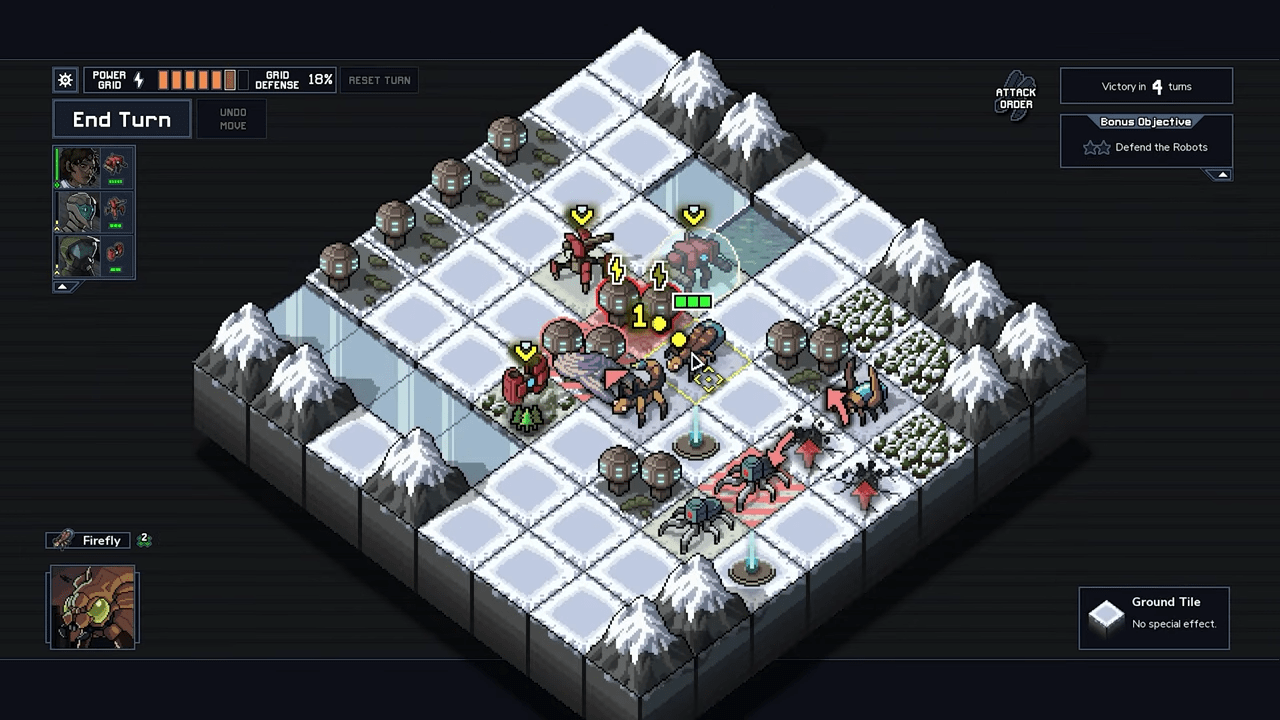
Task: Select the green-helmeted pilot portrait
Action: coord(78,254)
